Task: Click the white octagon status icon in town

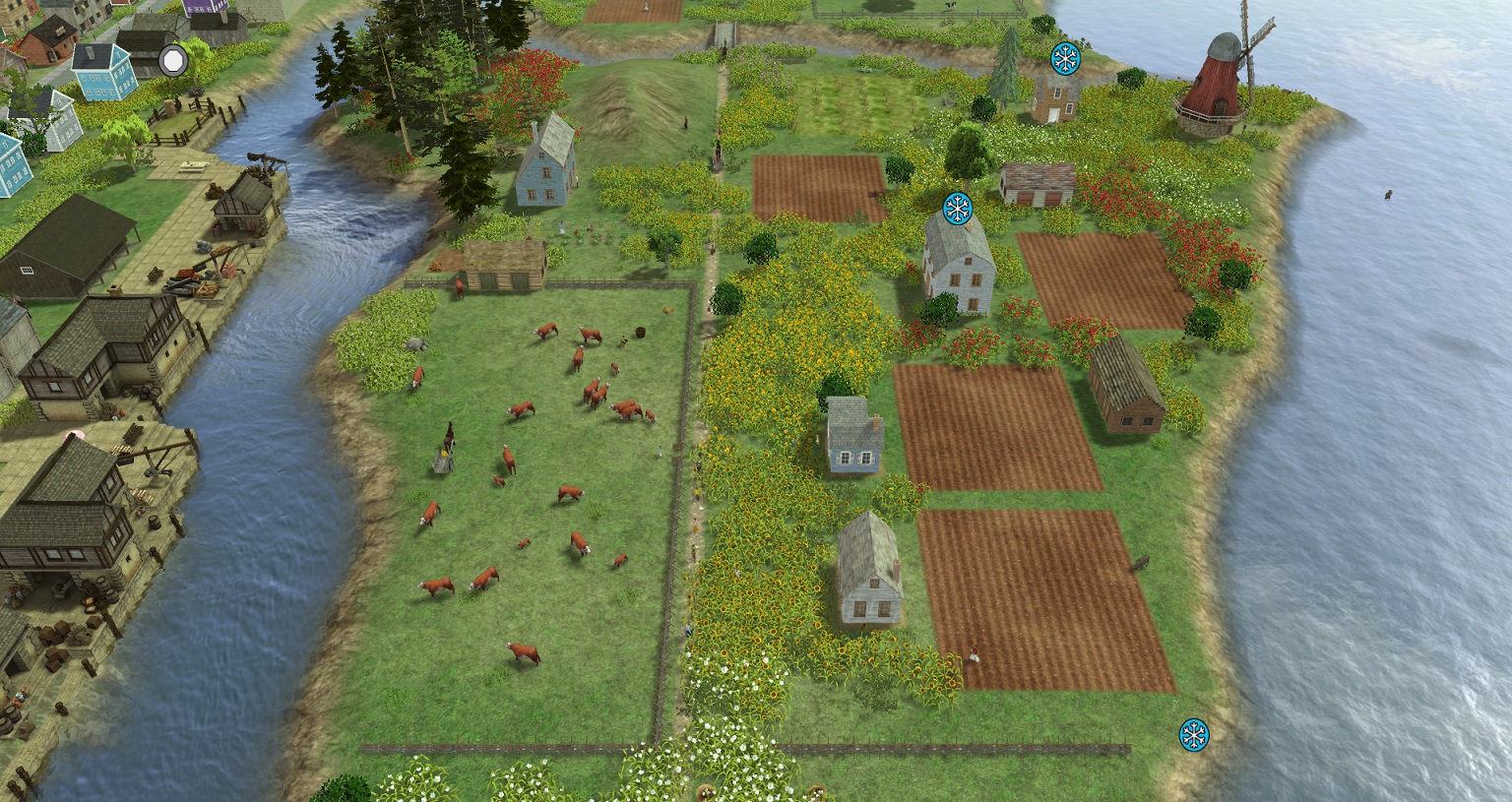Action: click(173, 61)
